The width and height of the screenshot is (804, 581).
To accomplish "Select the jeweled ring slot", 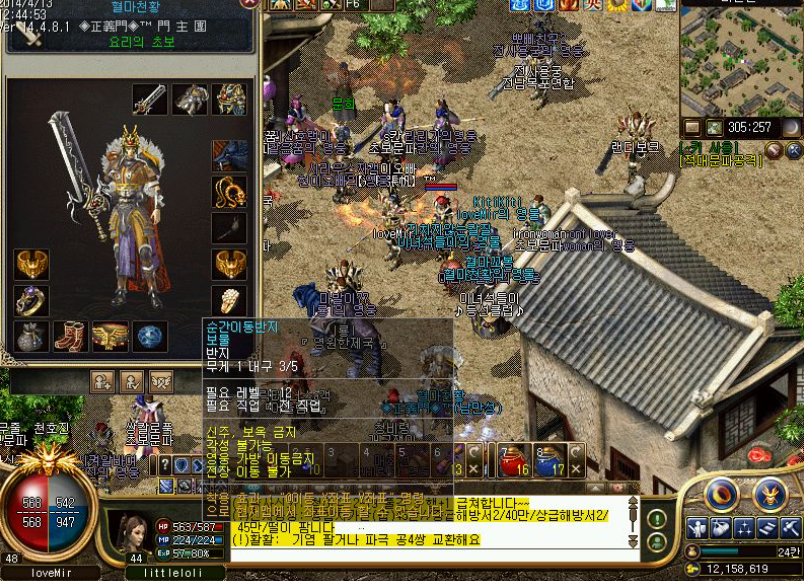I will point(31,301).
